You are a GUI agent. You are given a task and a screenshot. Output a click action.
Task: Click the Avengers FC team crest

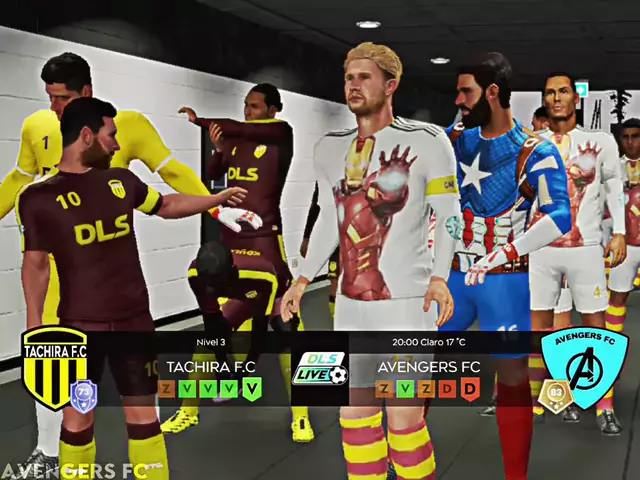click(x=584, y=366)
